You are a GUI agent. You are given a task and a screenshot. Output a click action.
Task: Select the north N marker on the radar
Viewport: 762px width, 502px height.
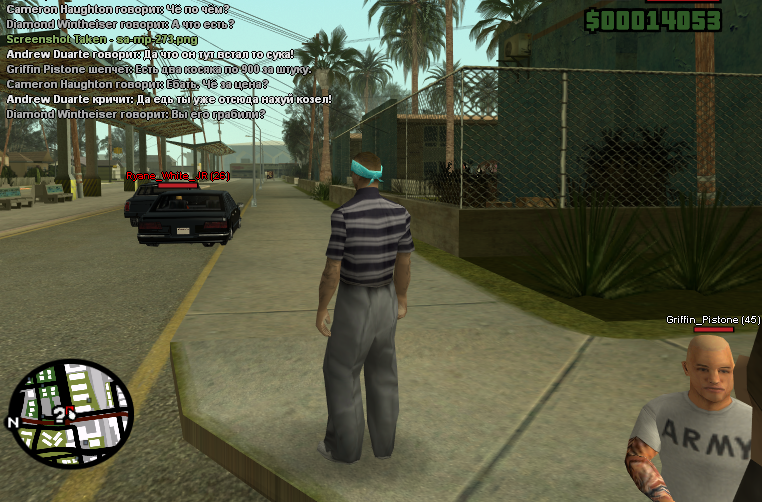(13, 423)
